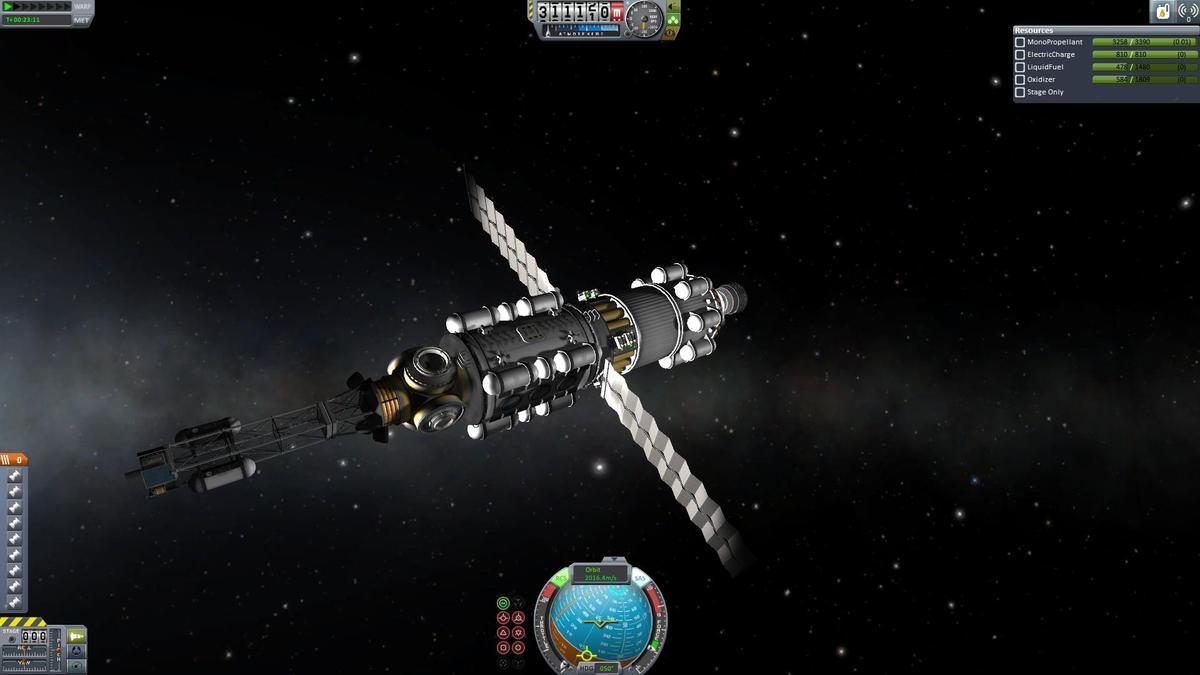Tick the ElectricCharge resource checkbox
1200x675 pixels.
tap(1020, 55)
